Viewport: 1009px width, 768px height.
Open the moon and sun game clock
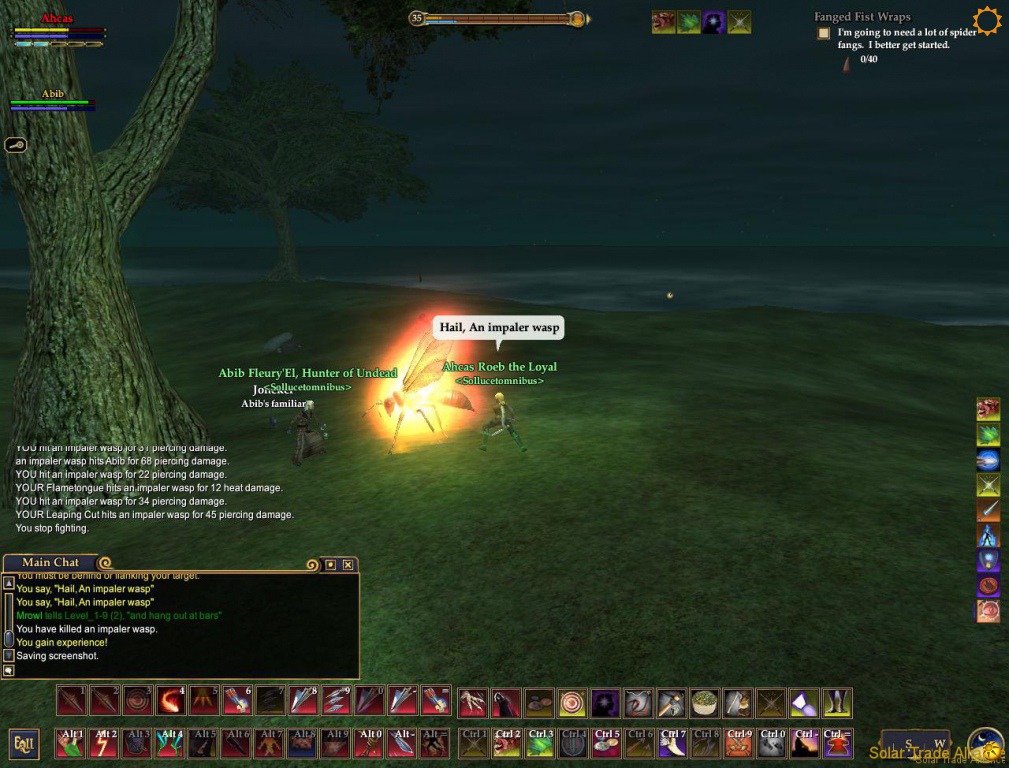985,745
